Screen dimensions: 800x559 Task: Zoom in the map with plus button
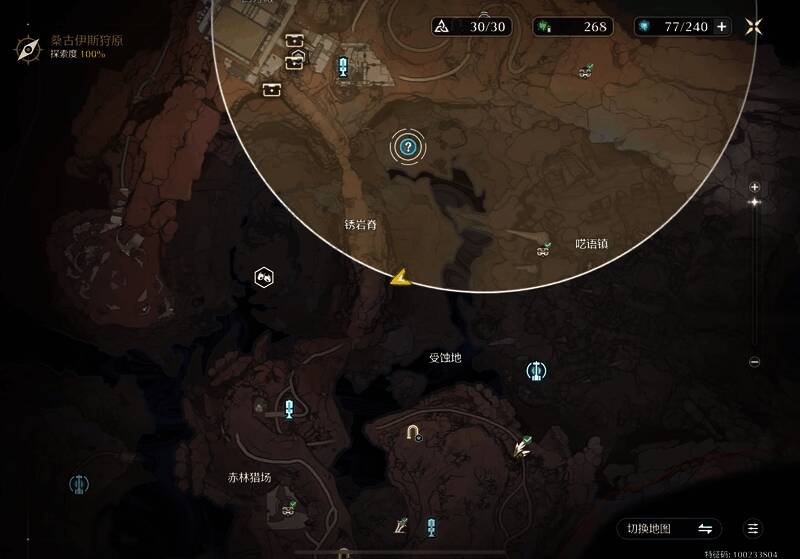point(755,187)
